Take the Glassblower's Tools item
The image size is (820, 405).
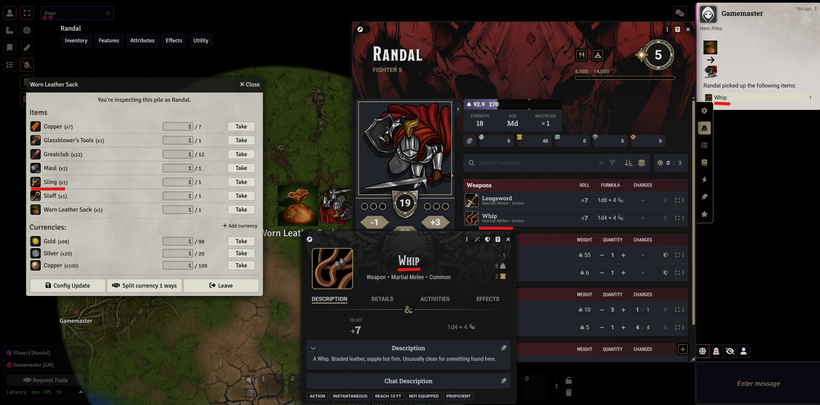tap(241, 140)
